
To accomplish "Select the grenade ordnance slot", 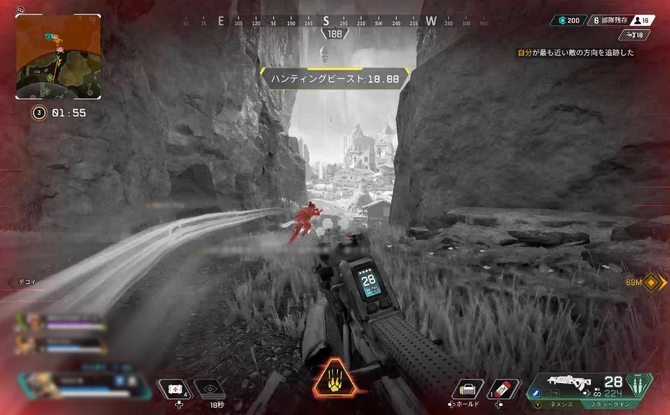I will pyautogui.click(x=504, y=388).
